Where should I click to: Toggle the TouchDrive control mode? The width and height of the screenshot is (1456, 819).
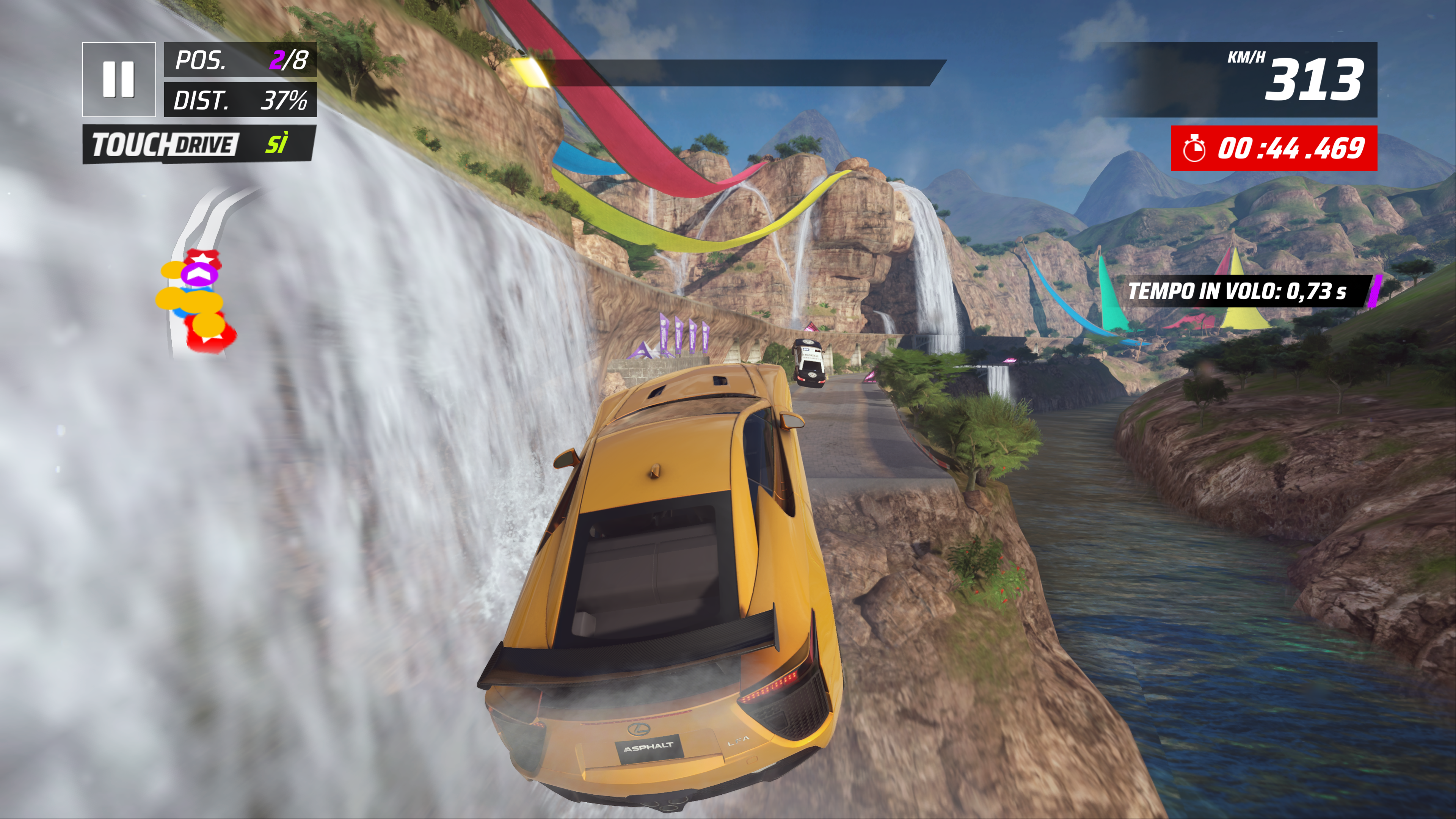click(198, 145)
